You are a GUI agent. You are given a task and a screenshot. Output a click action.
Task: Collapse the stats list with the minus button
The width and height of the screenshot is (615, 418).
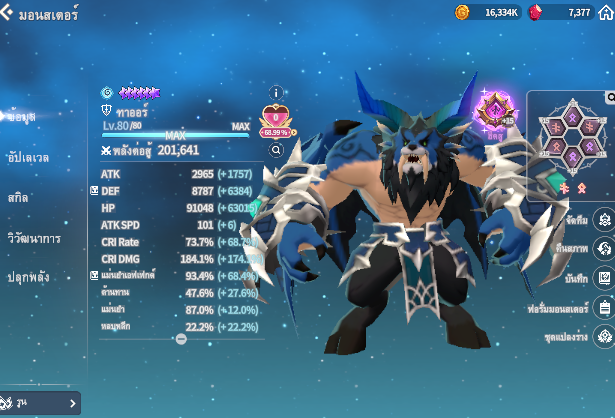point(181,339)
